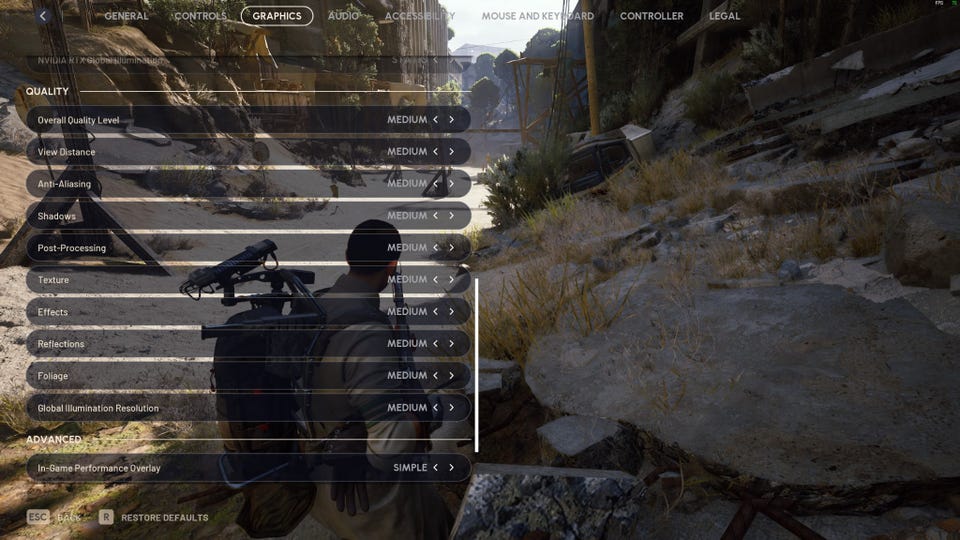
Task: Open Mouse and Keyboard settings
Action: coord(537,16)
